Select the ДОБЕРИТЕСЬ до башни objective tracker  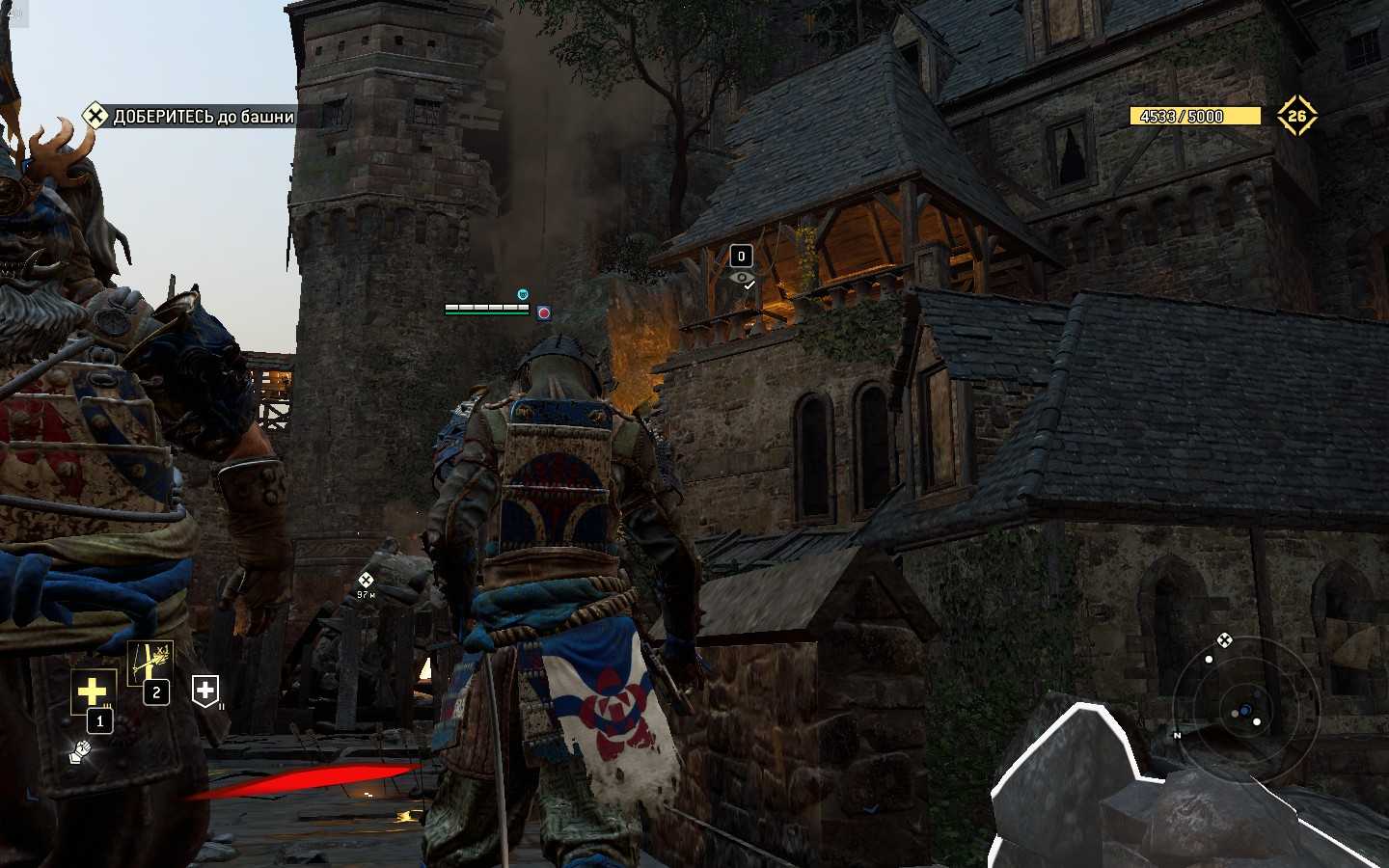pyautogui.click(x=189, y=117)
